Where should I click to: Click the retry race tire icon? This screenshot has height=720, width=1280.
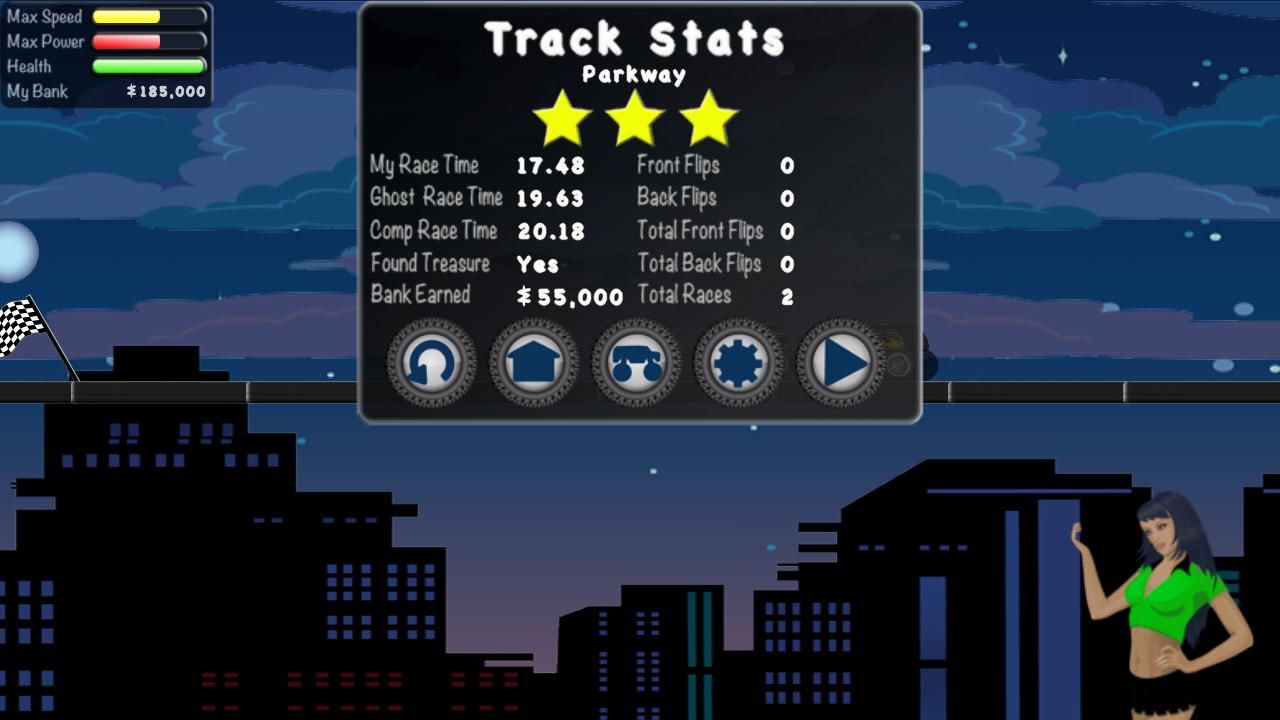[x=432, y=363]
